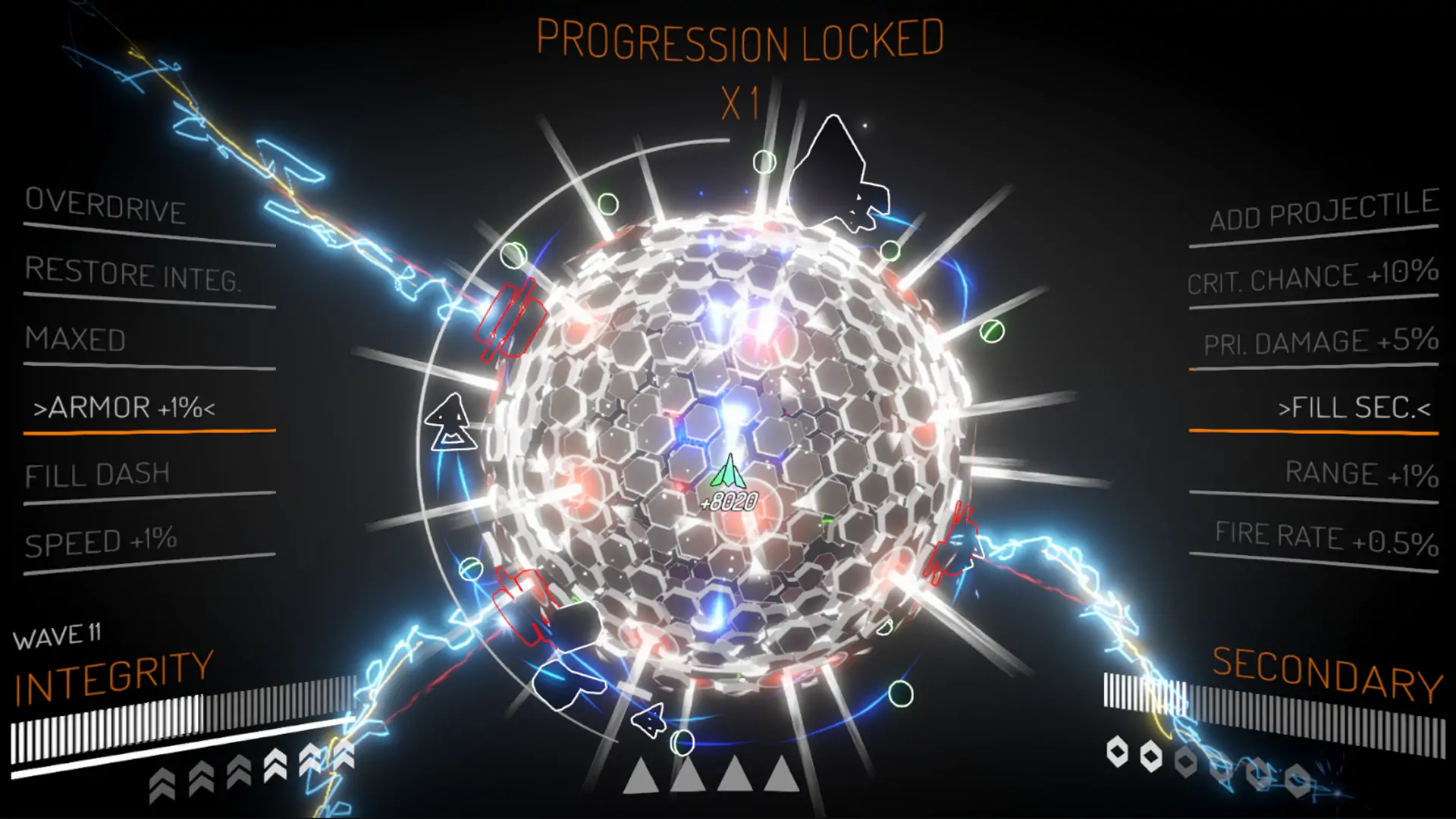Pick the Pri. Damage +5% upgrade

click(x=1321, y=342)
